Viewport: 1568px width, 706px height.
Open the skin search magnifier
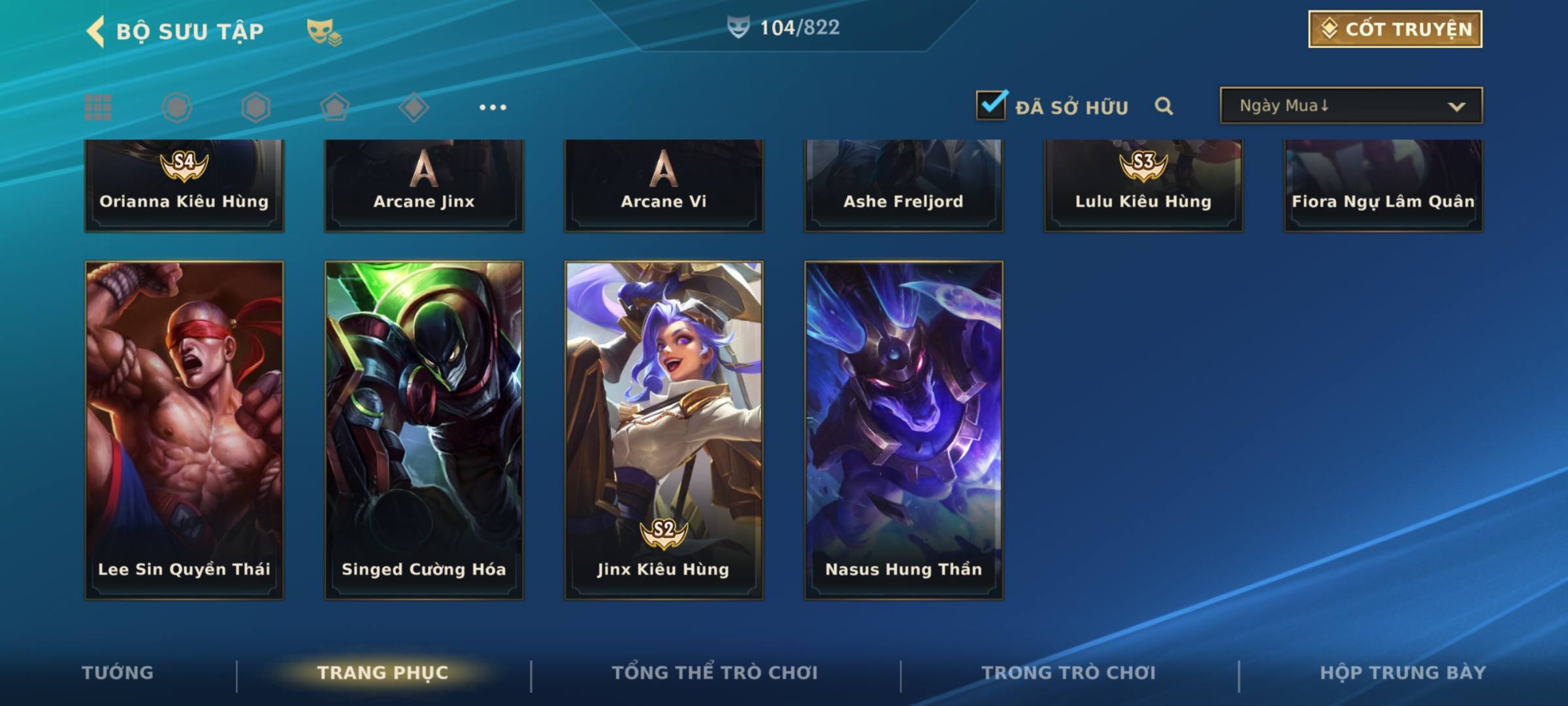1164,106
